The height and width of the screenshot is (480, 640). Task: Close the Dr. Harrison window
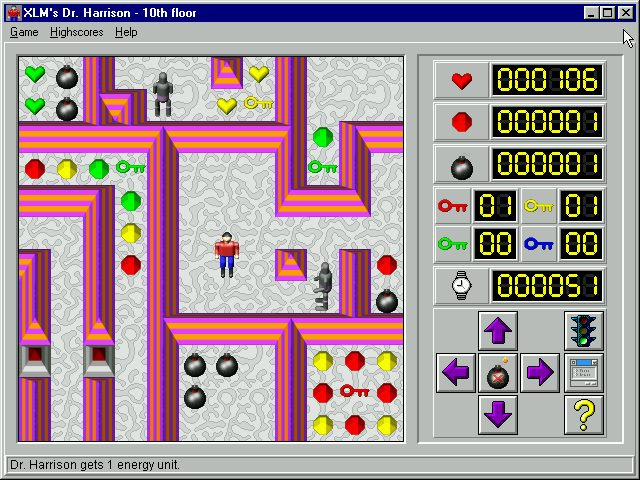point(626,13)
